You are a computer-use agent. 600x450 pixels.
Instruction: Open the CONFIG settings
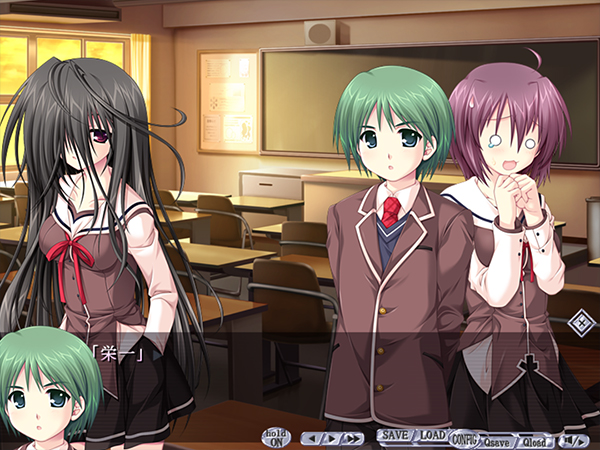click(x=464, y=438)
